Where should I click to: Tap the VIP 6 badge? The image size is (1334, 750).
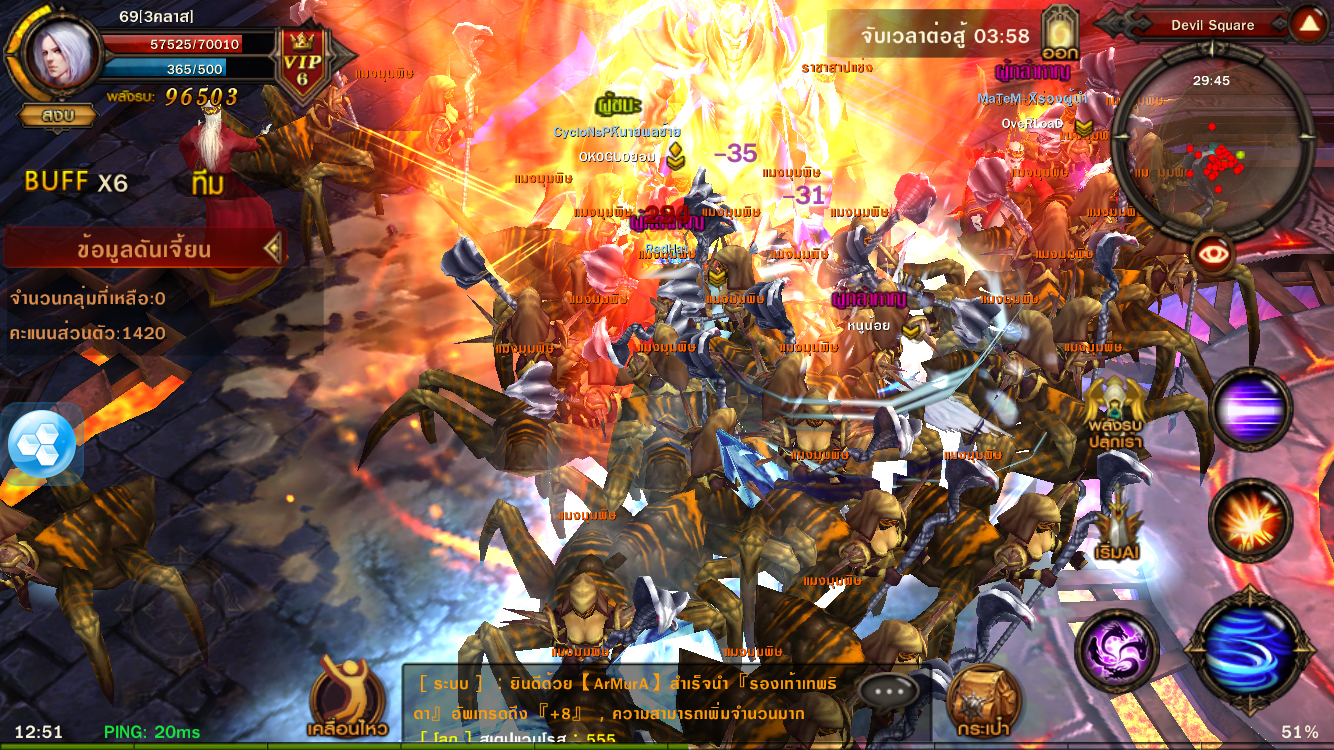[x=302, y=63]
